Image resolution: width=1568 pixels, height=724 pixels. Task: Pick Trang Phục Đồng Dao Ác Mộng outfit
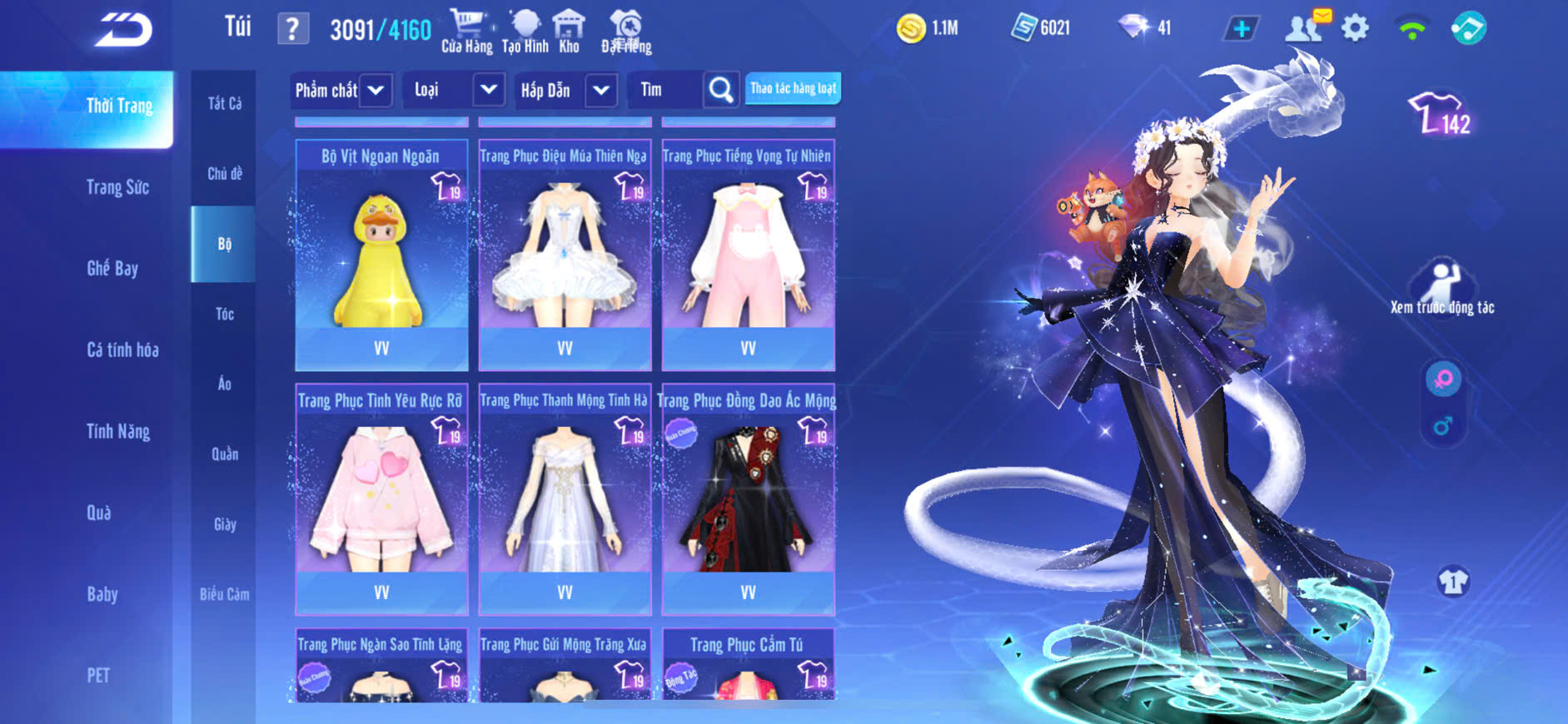tap(748, 499)
